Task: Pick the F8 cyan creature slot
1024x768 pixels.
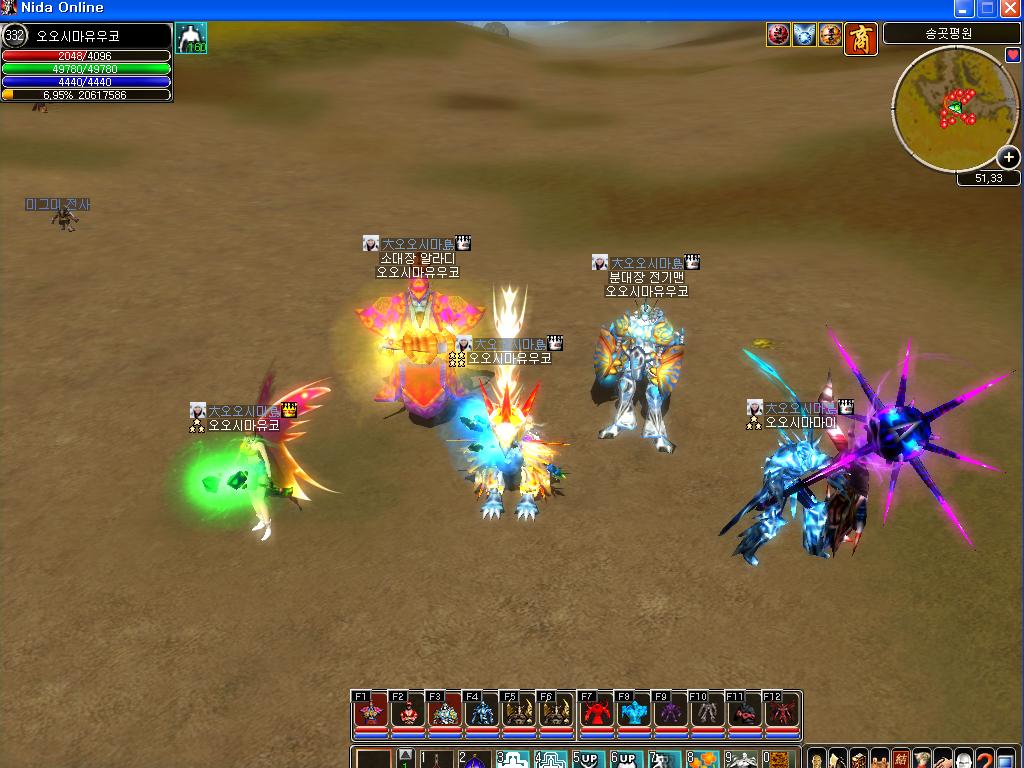Action: (634, 714)
